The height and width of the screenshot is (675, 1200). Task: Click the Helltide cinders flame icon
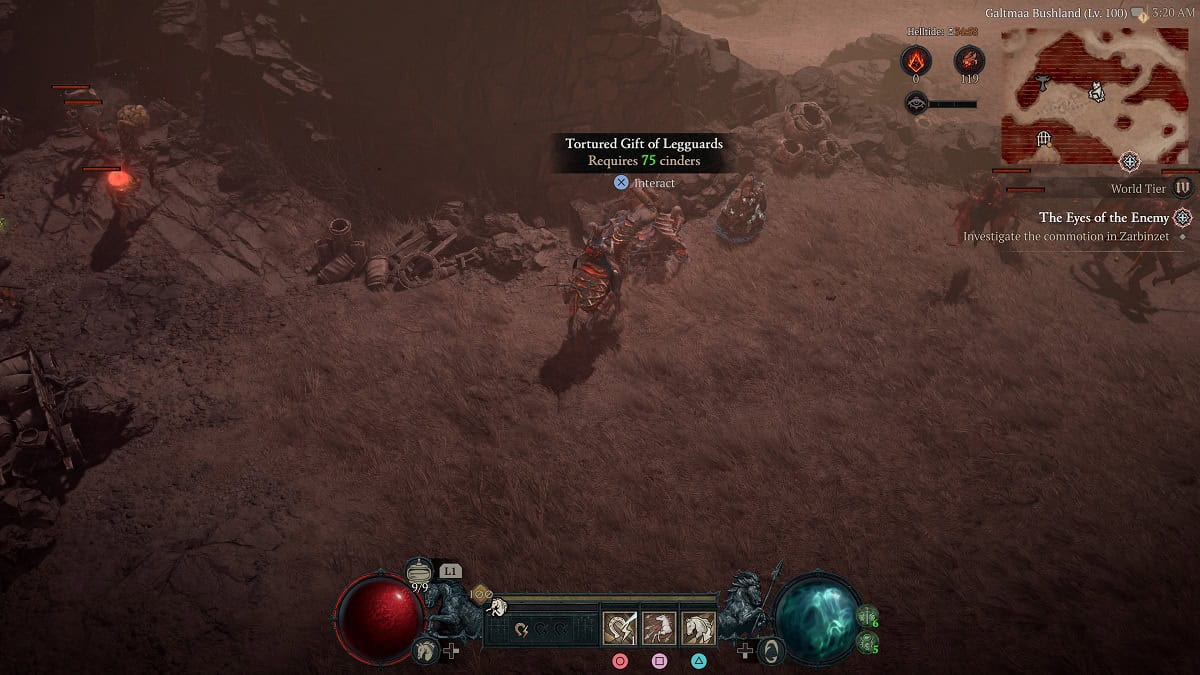point(916,60)
